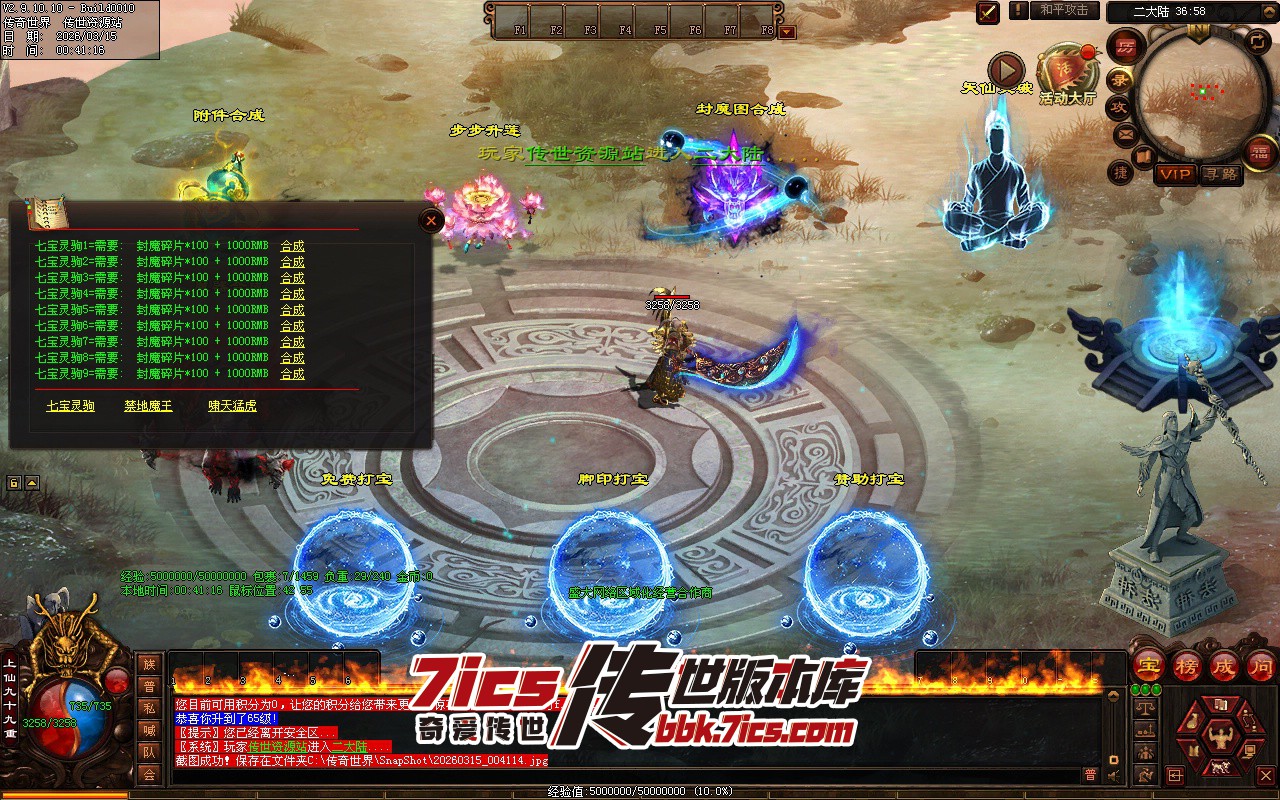This screenshot has width=1280, height=800.
Task: Show the 榜 rankings orb
Action: click(1187, 664)
